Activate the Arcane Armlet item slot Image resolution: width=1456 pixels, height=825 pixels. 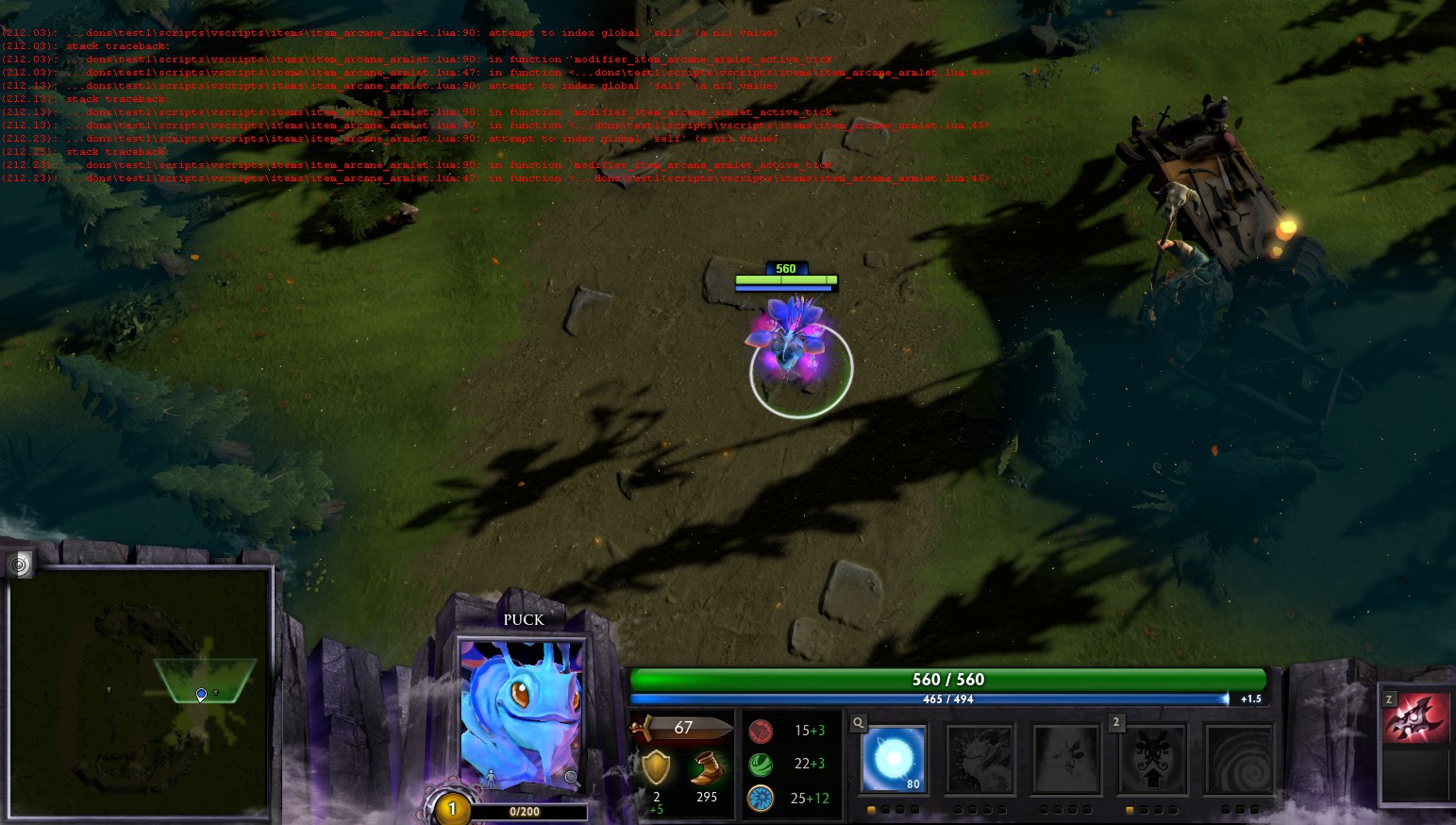tap(1415, 718)
